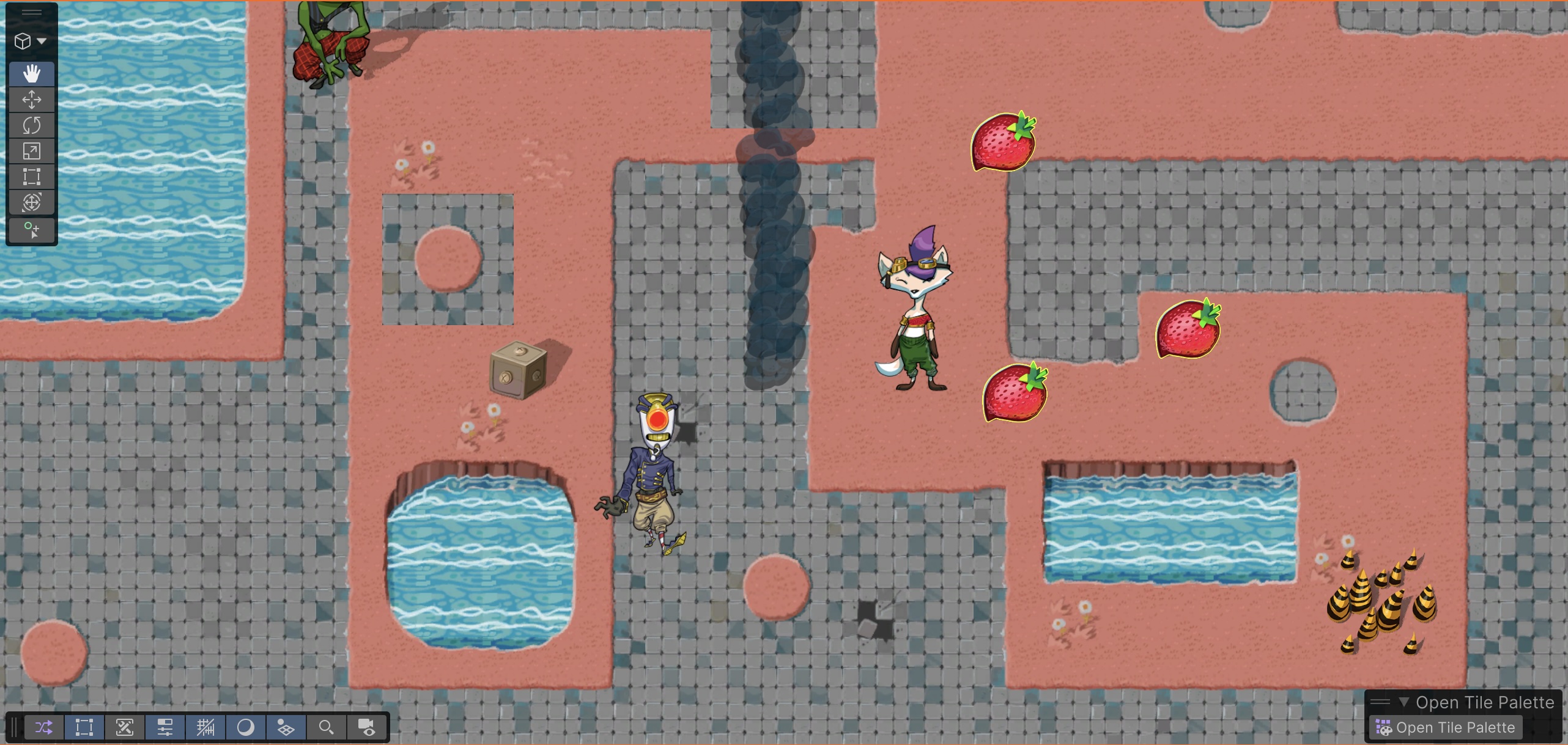Grab the tools overlay drag handle
The height and width of the screenshot is (745, 1568).
click(x=32, y=12)
